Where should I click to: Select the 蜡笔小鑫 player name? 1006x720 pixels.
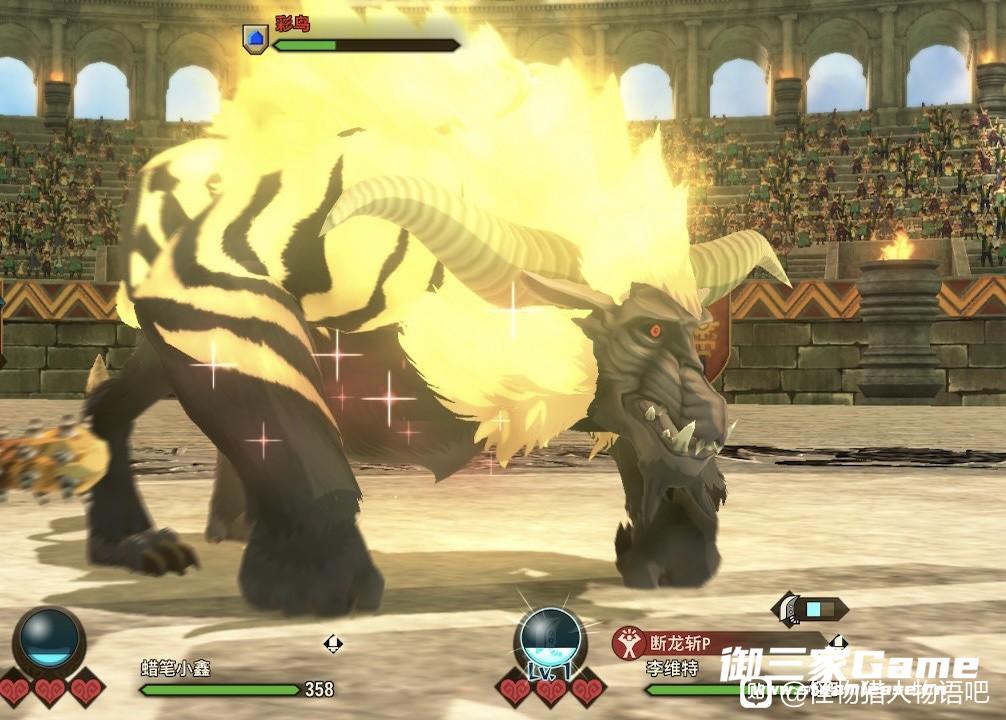pyautogui.click(x=176, y=669)
